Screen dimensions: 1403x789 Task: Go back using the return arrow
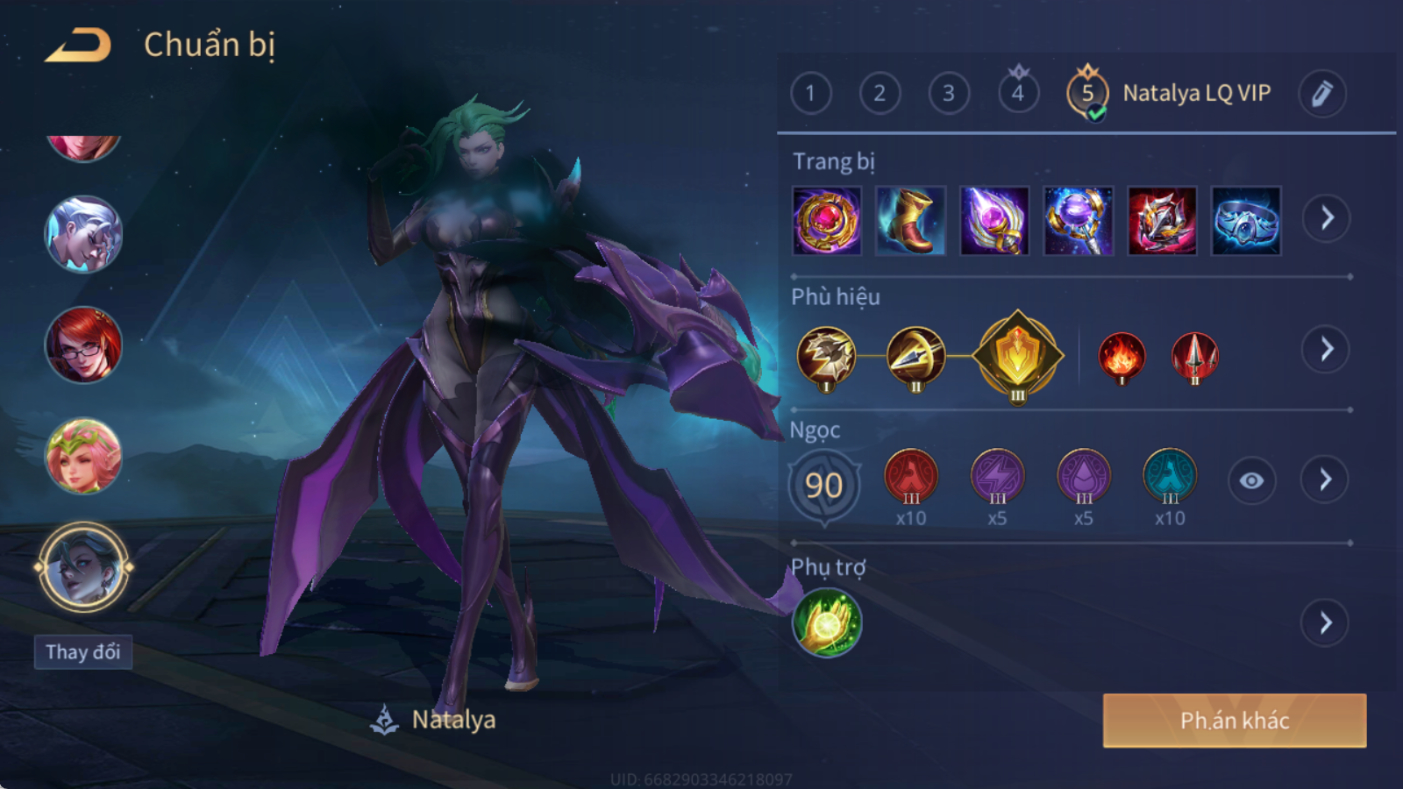(x=78, y=45)
